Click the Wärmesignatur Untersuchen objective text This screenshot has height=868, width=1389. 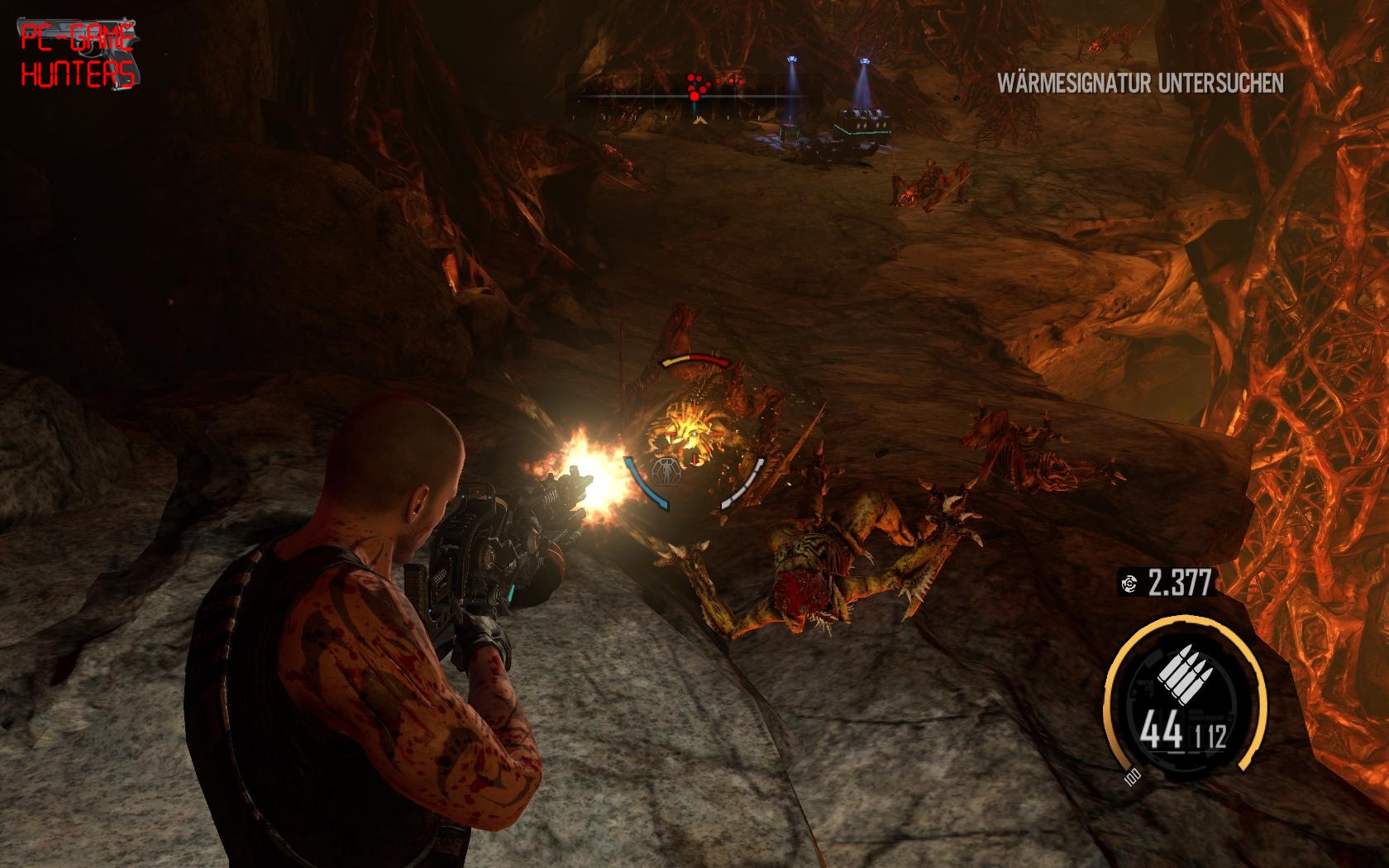(x=1140, y=83)
